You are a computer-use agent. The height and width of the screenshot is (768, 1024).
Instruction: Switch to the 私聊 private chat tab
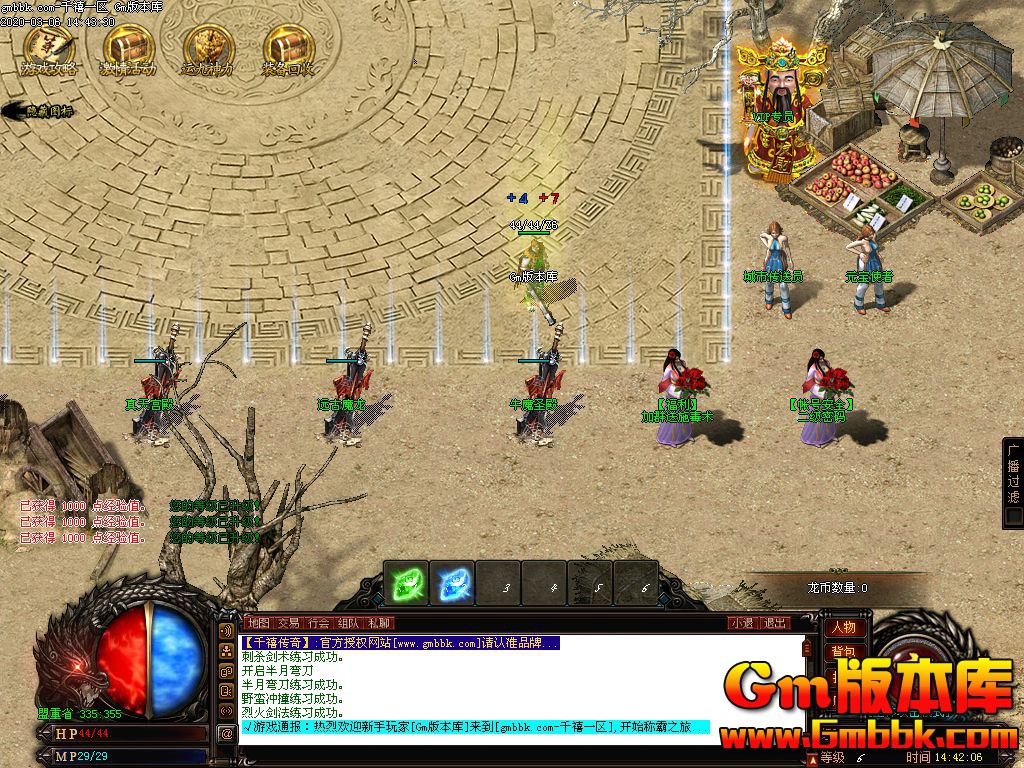click(378, 623)
